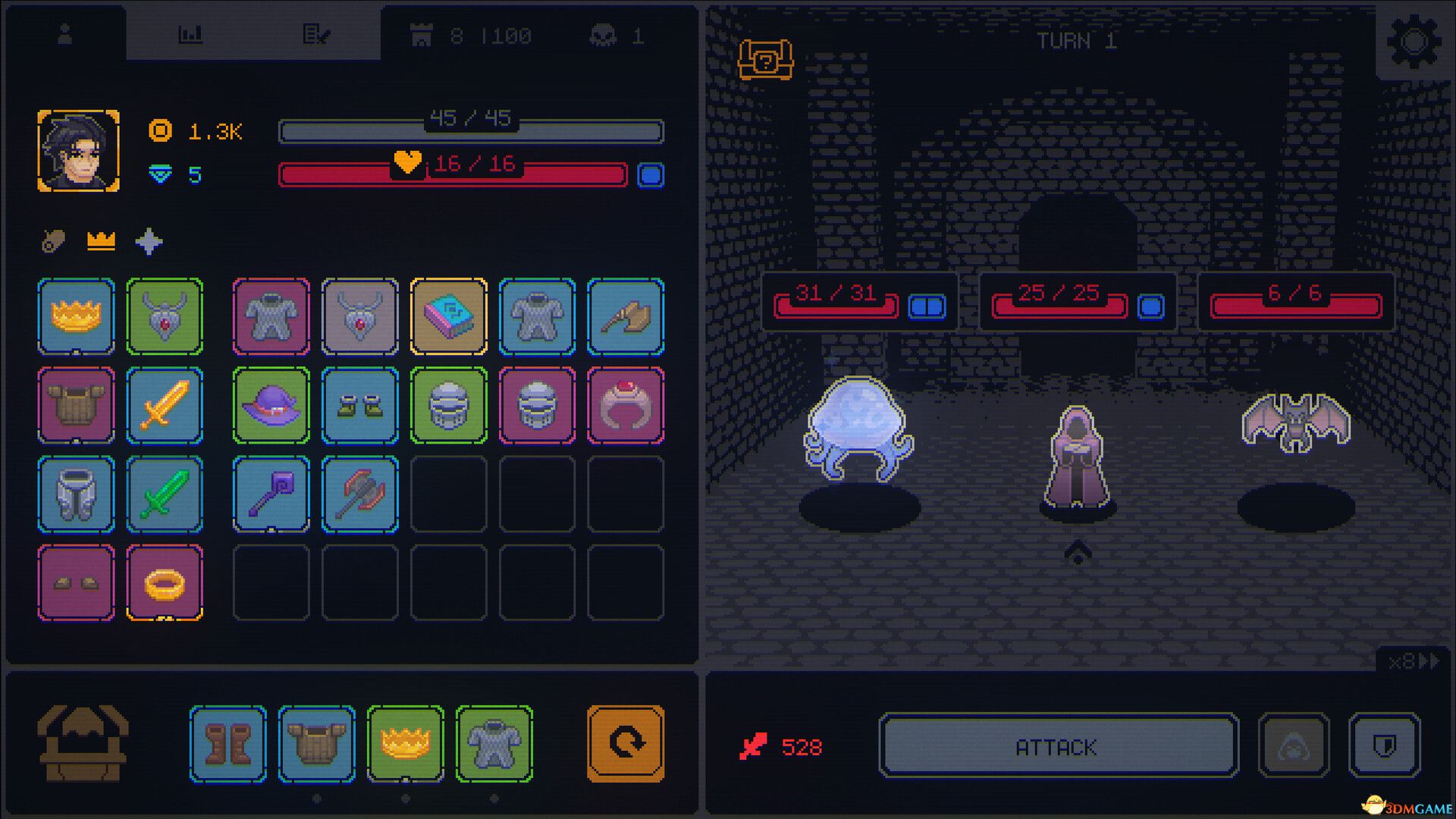Click the skull counter in the top bar
The width and height of the screenshot is (1456, 819).
pyautogui.click(x=614, y=35)
